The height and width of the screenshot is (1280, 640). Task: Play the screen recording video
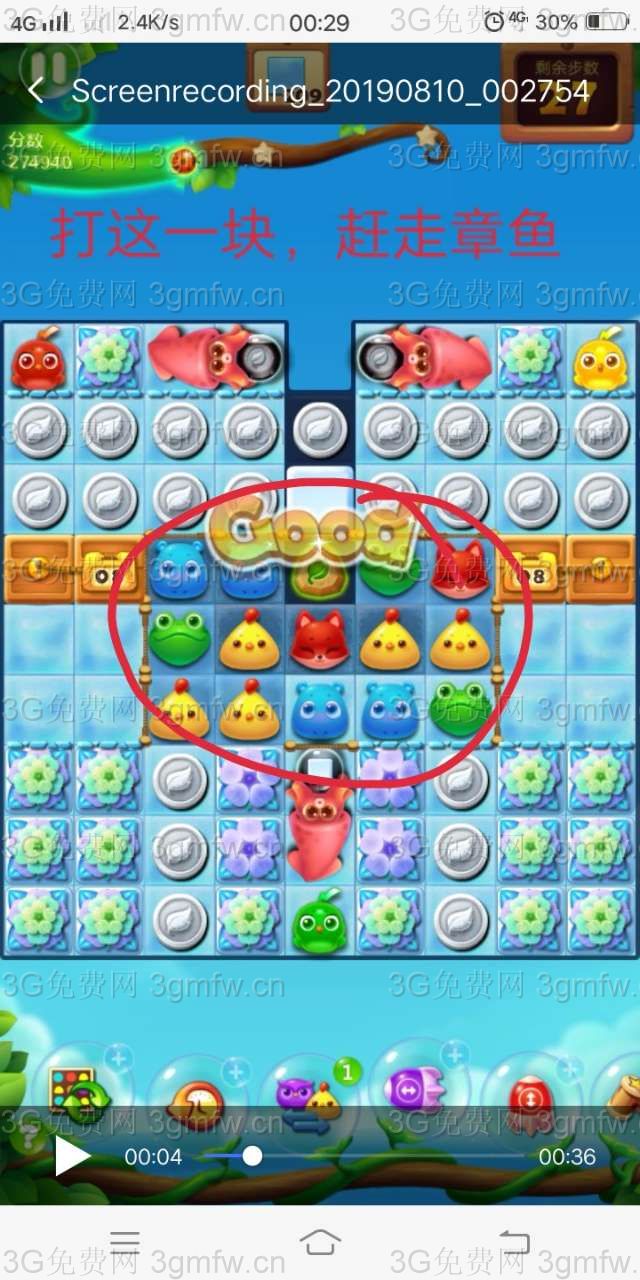pyautogui.click(x=71, y=1157)
